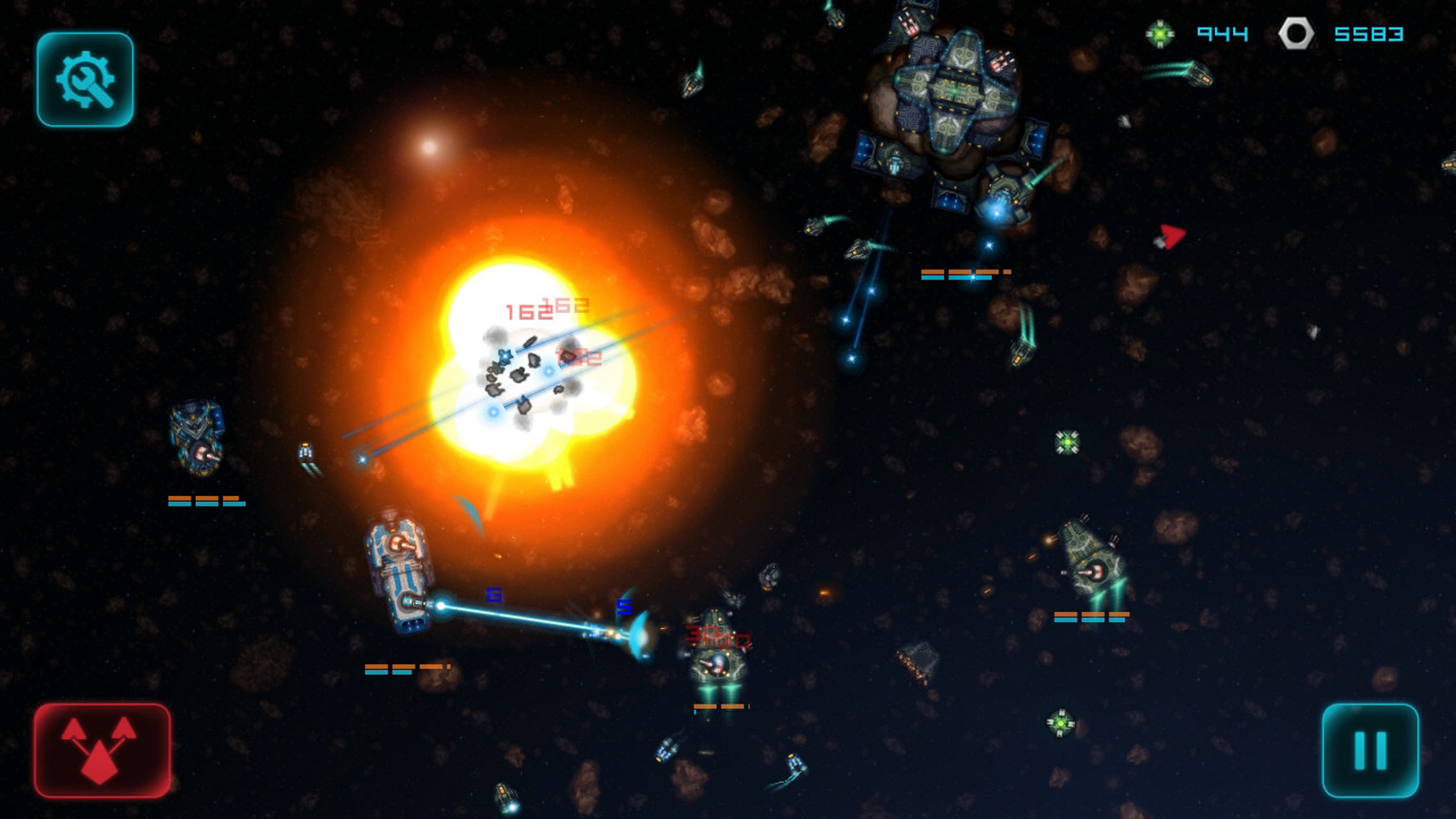The height and width of the screenshot is (819, 1456).
Task: Activate the red ship formation command button
Action: [102, 750]
